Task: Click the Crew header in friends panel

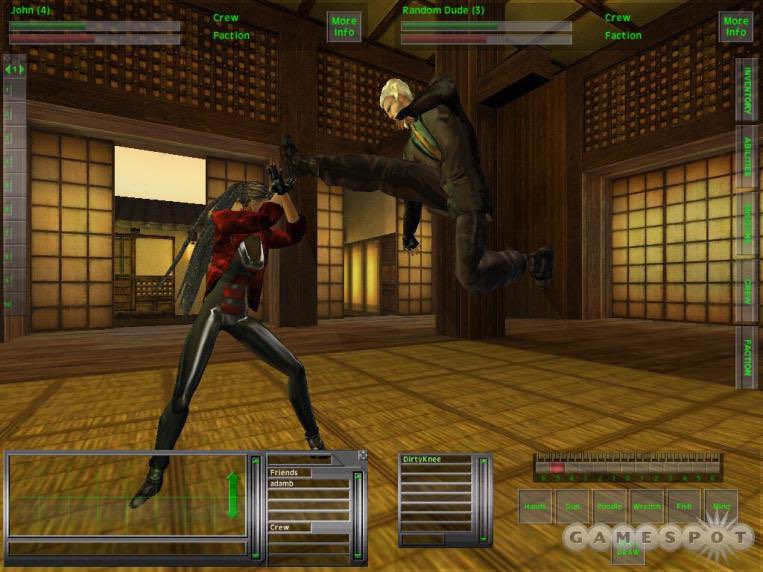Action: pyautogui.click(x=290, y=527)
